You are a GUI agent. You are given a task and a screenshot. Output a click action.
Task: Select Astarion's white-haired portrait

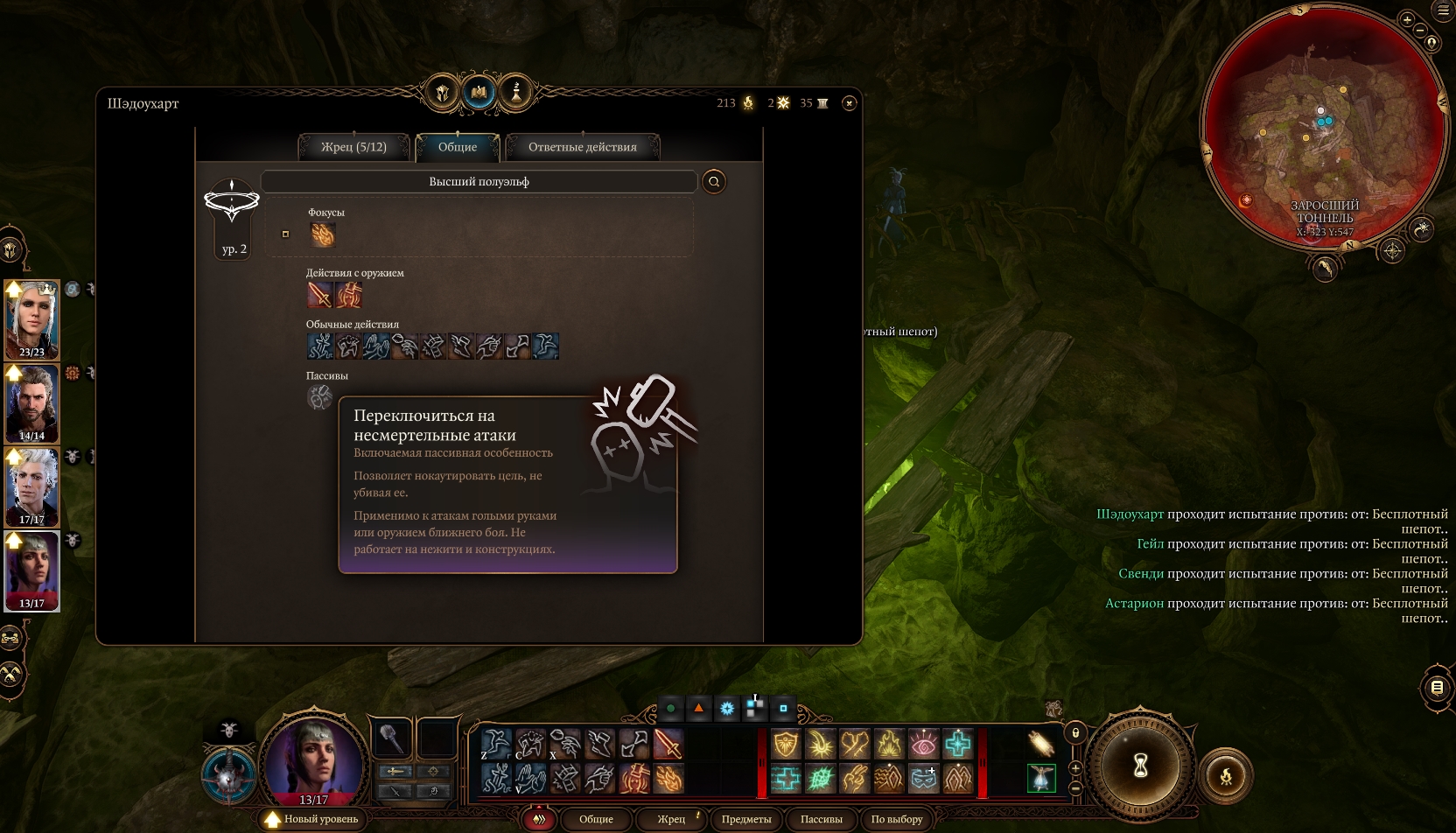click(32, 486)
